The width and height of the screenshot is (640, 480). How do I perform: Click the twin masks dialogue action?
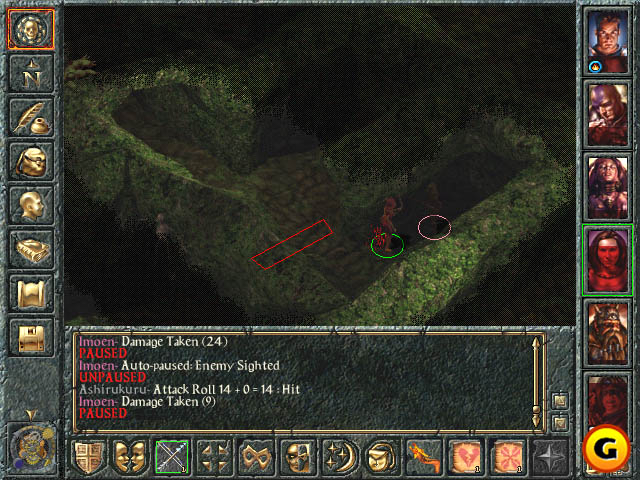[x=131, y=457]
